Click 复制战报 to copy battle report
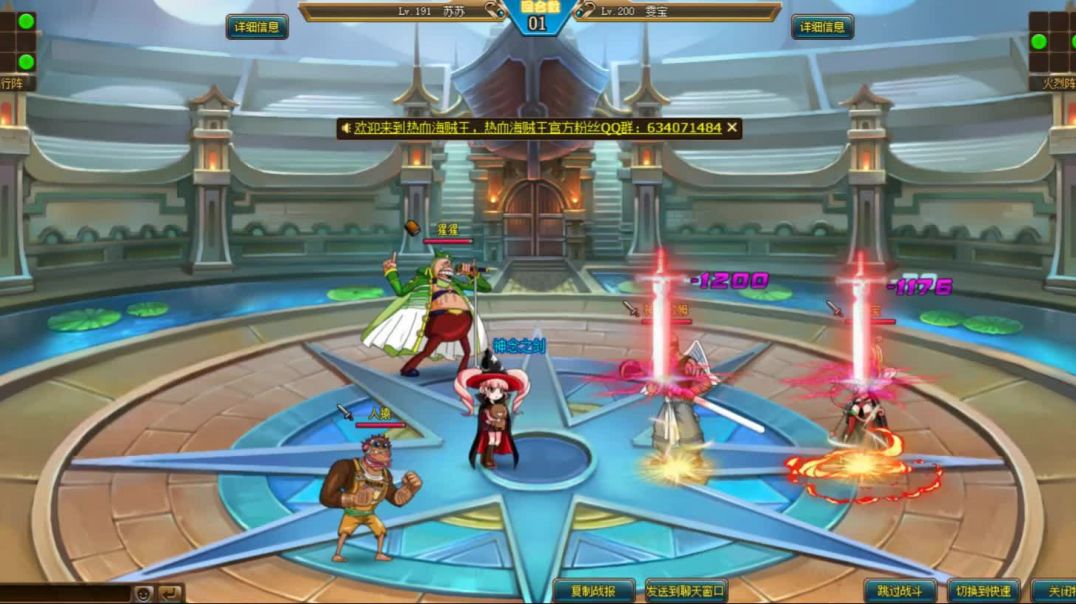 click(594, 591)
